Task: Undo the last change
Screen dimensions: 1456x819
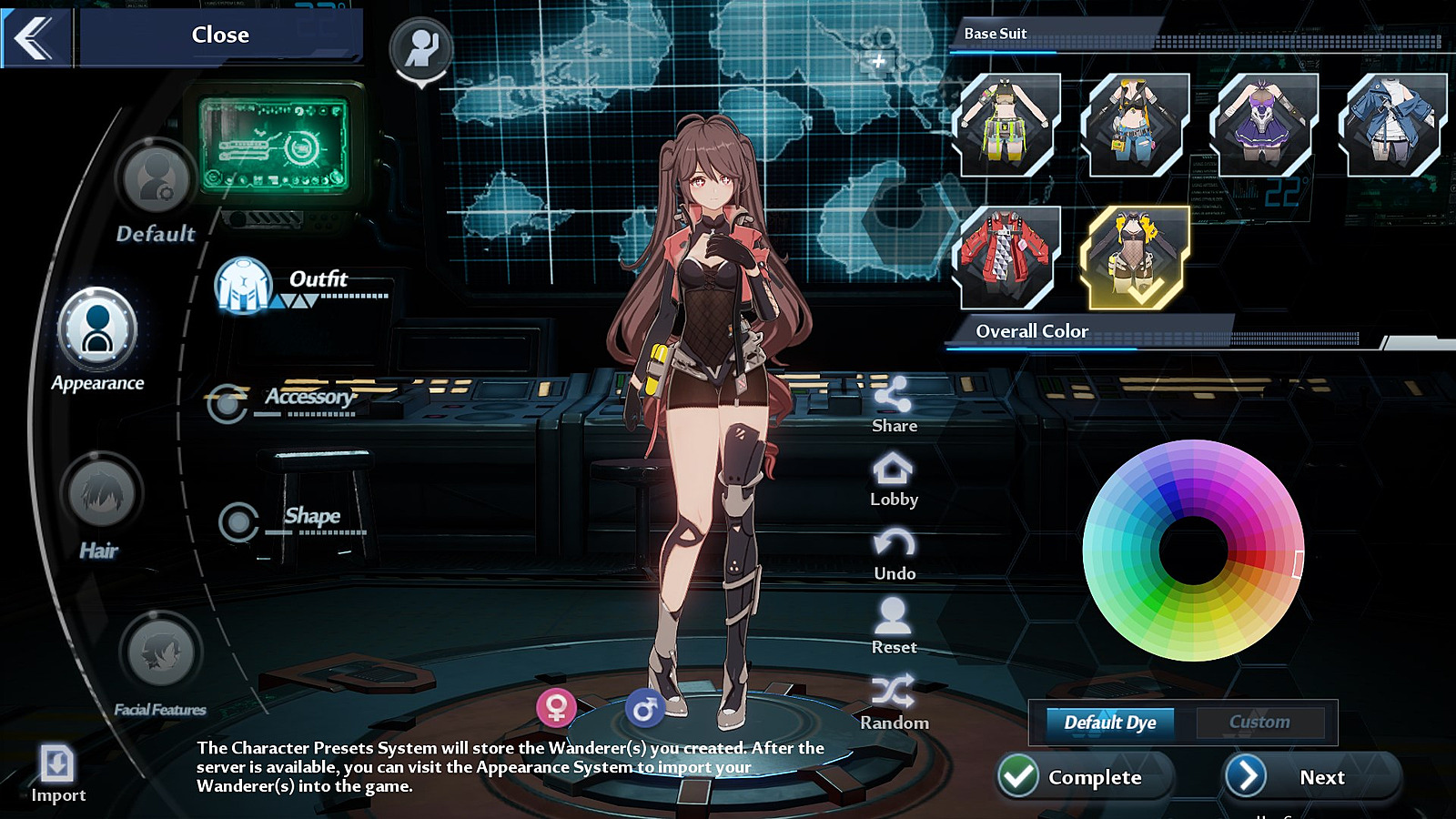Action: [x=894, y=554]
